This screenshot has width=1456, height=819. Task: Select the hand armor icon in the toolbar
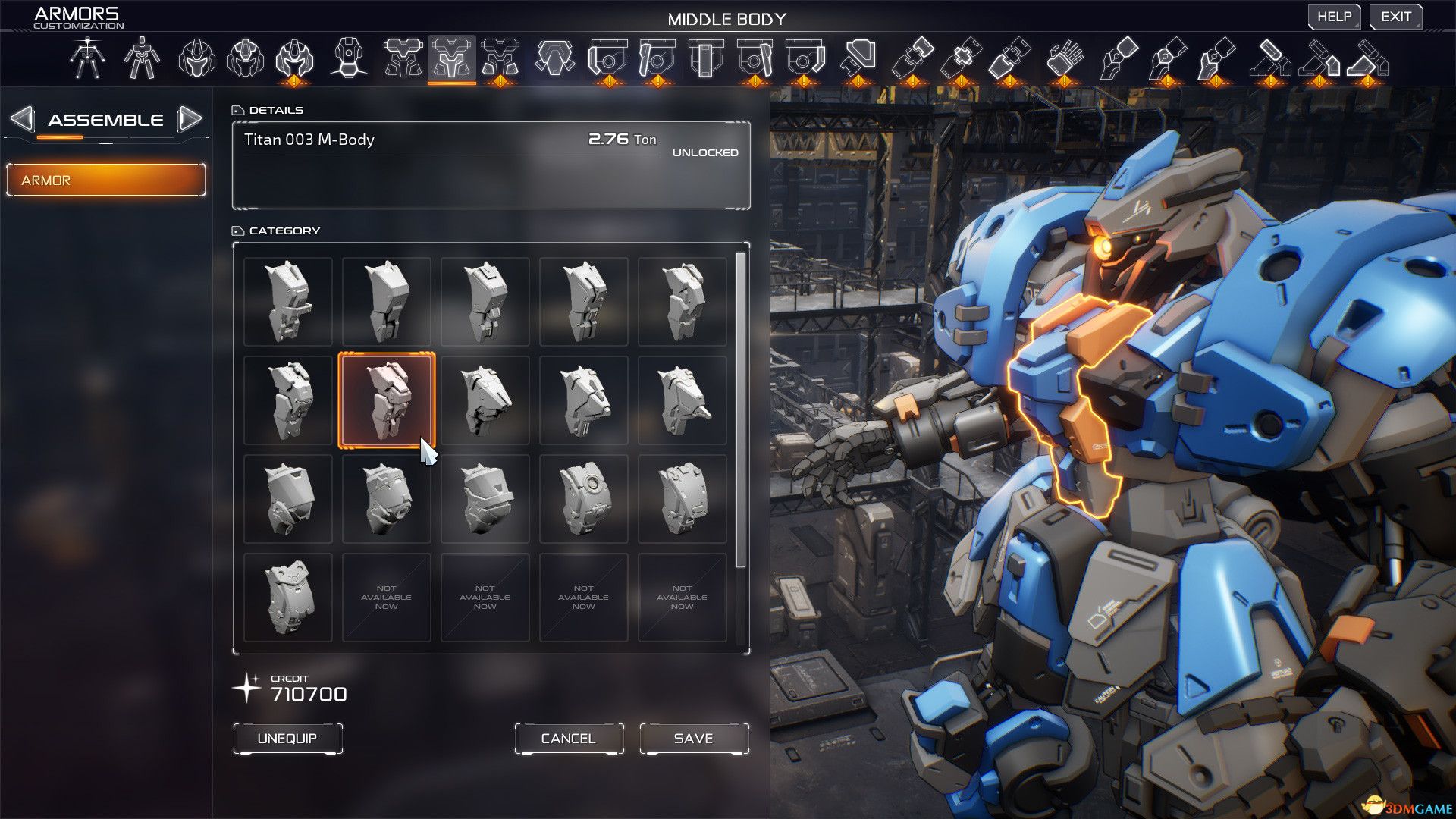pos(1063,57)
